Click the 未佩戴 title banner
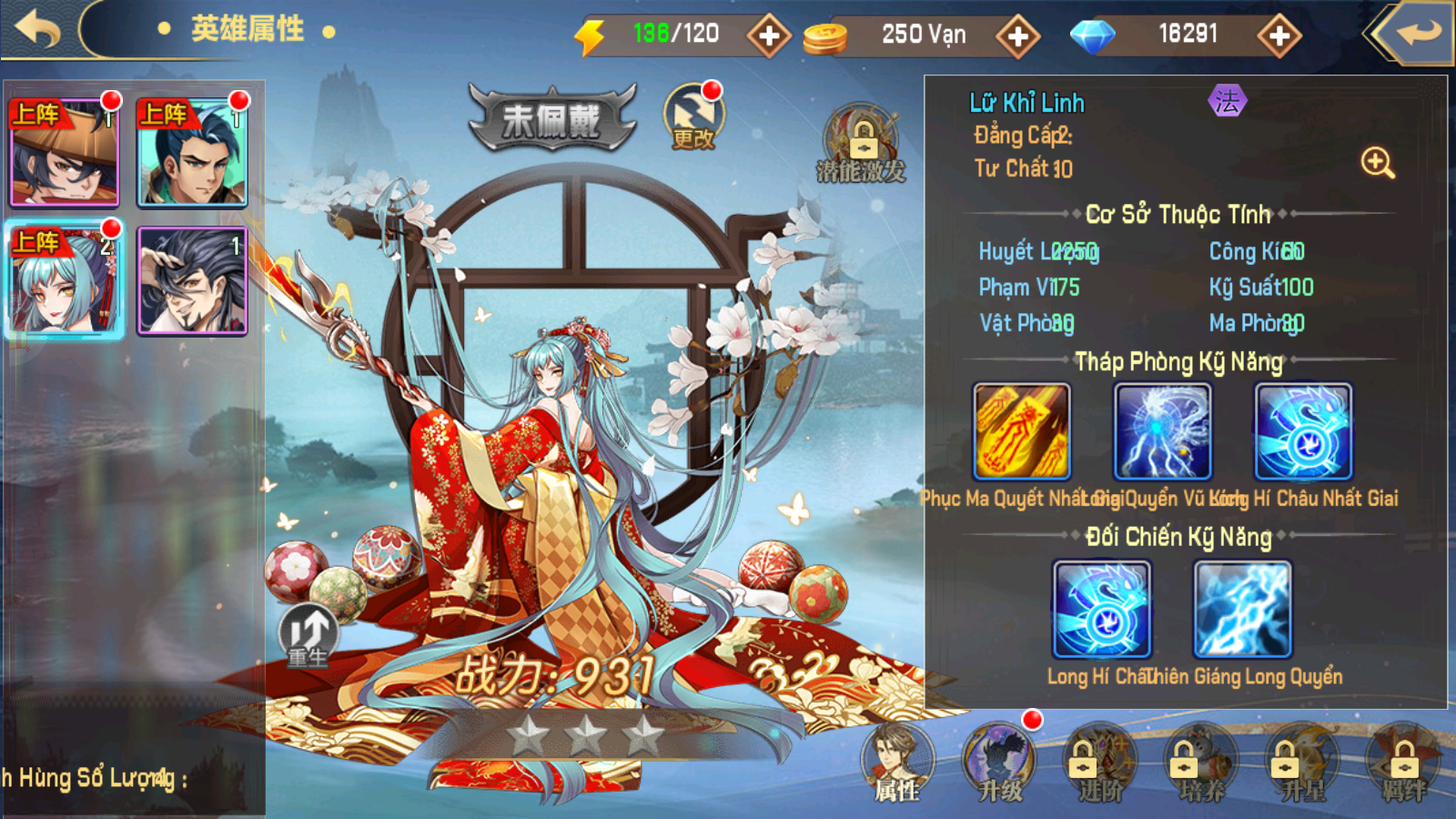This screenshot has width=1456, height=819. 551,119
